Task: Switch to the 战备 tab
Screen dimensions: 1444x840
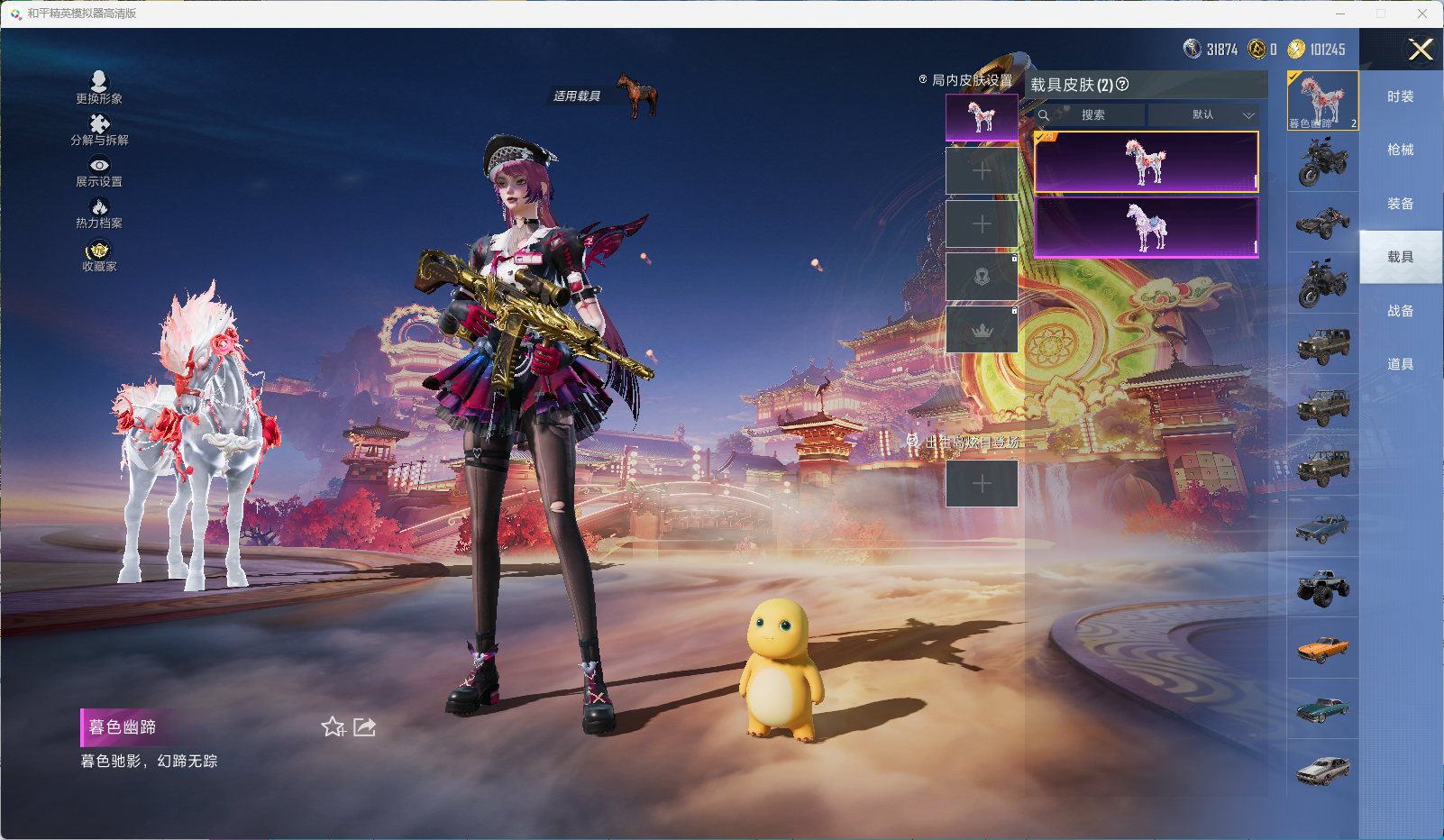Action: pos(1400,311)
